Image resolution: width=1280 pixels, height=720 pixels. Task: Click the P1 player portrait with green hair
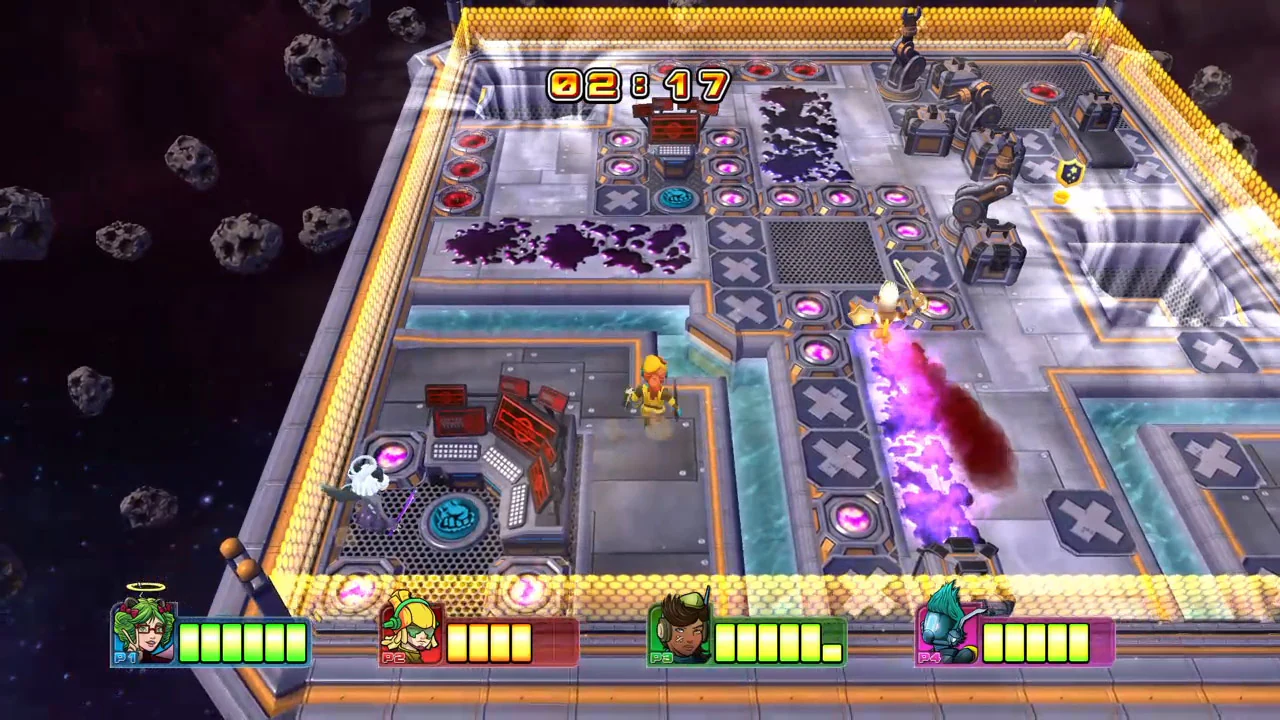click(143, 630)
